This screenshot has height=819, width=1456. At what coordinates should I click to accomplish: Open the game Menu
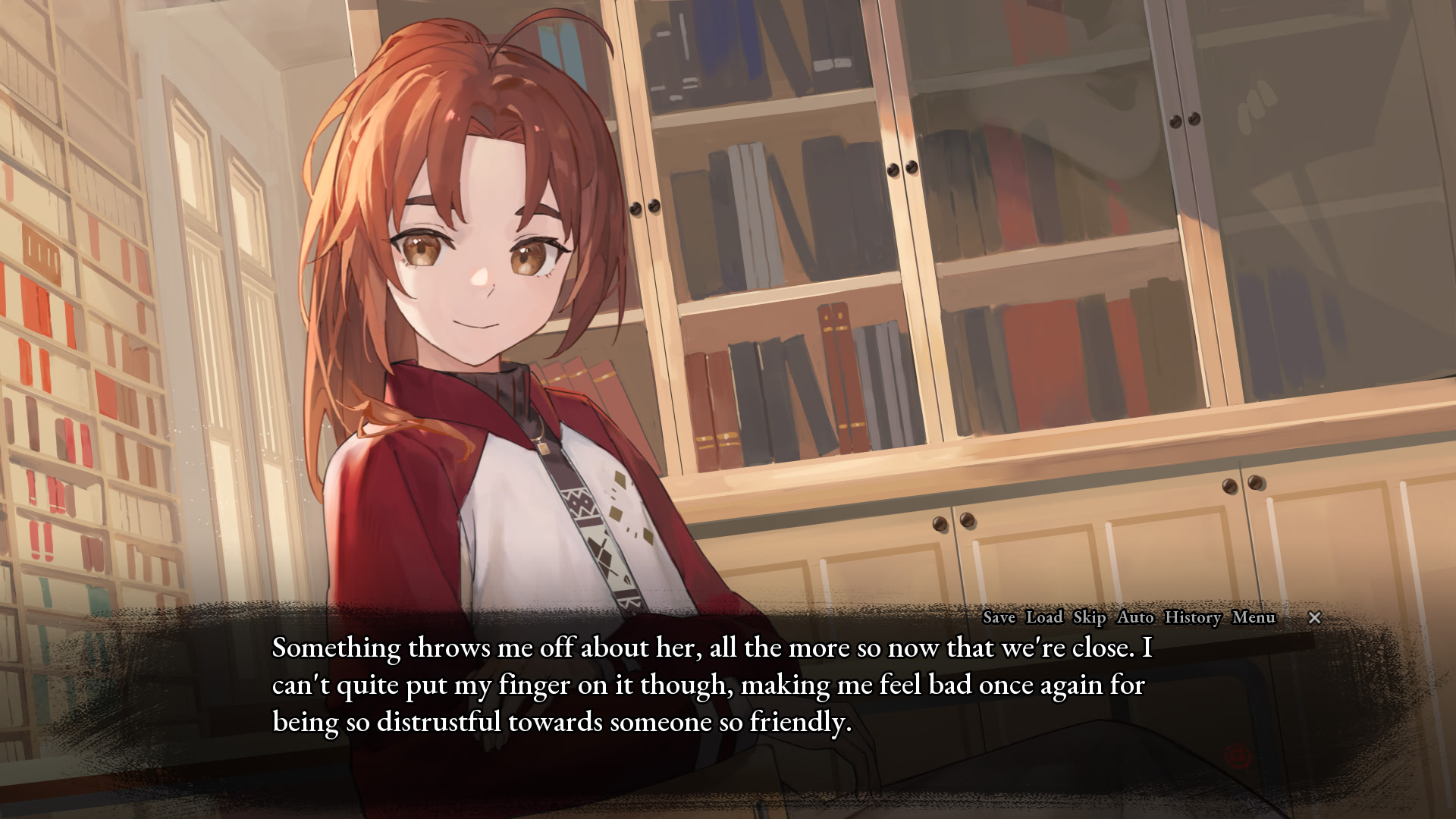(1254, 617)
